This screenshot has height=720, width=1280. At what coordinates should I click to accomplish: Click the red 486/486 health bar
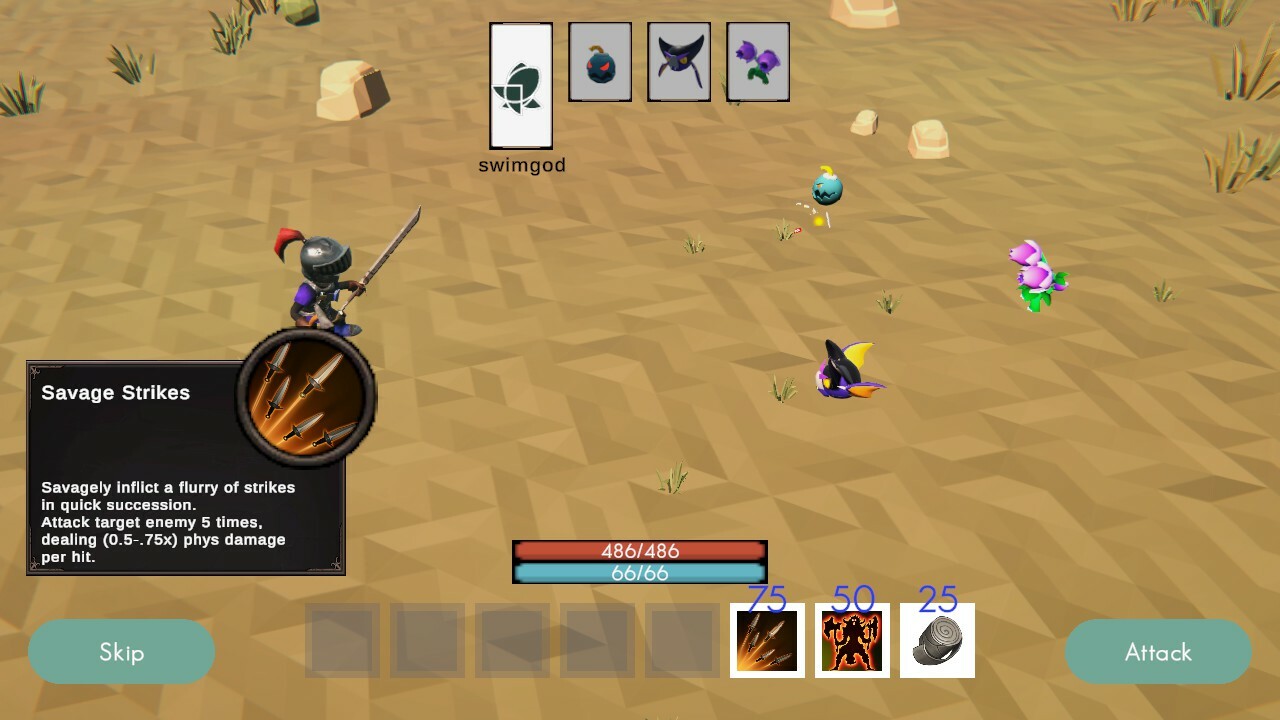pos(639,549)
